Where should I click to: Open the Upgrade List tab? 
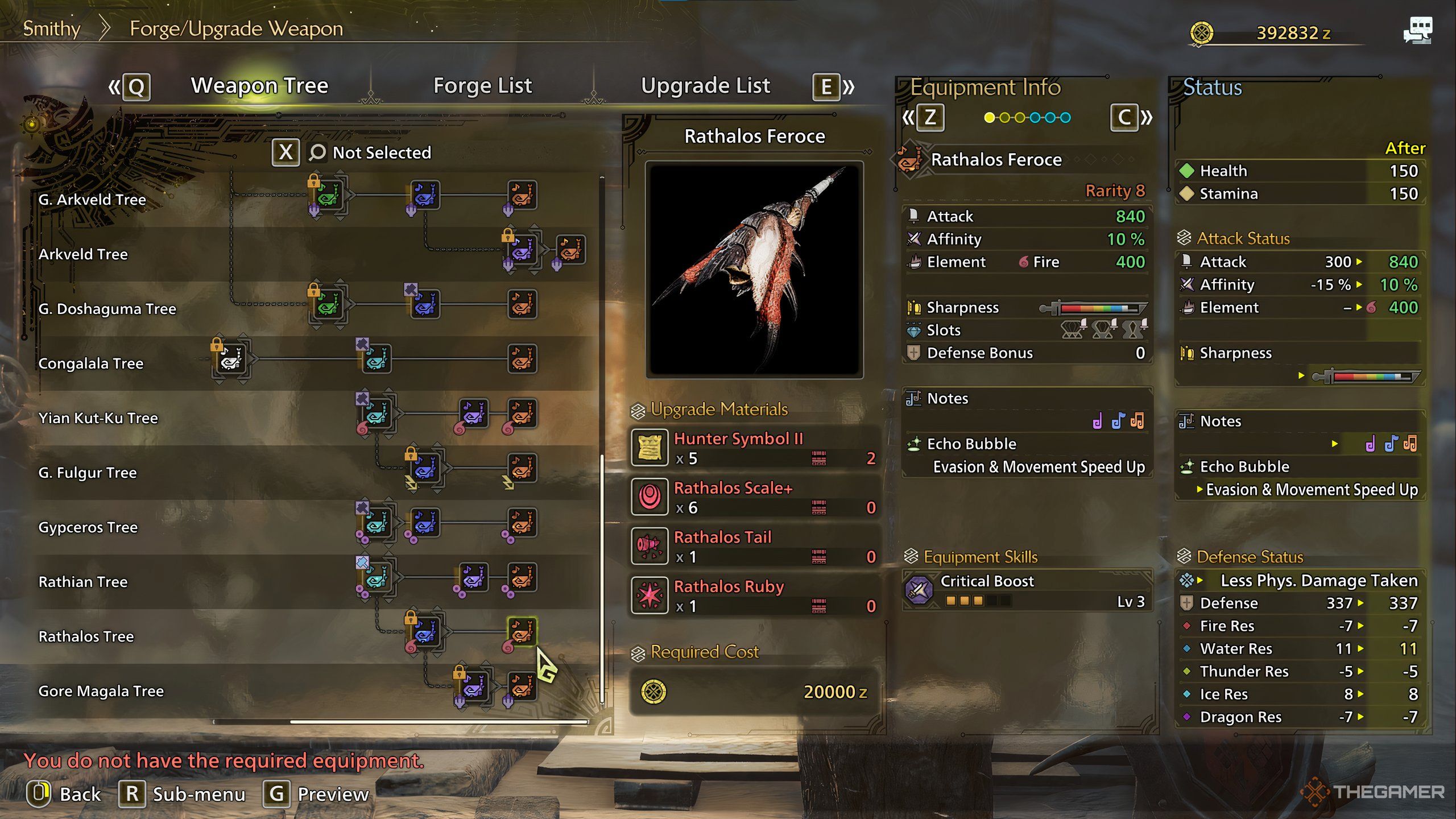[x=705, y=86]
